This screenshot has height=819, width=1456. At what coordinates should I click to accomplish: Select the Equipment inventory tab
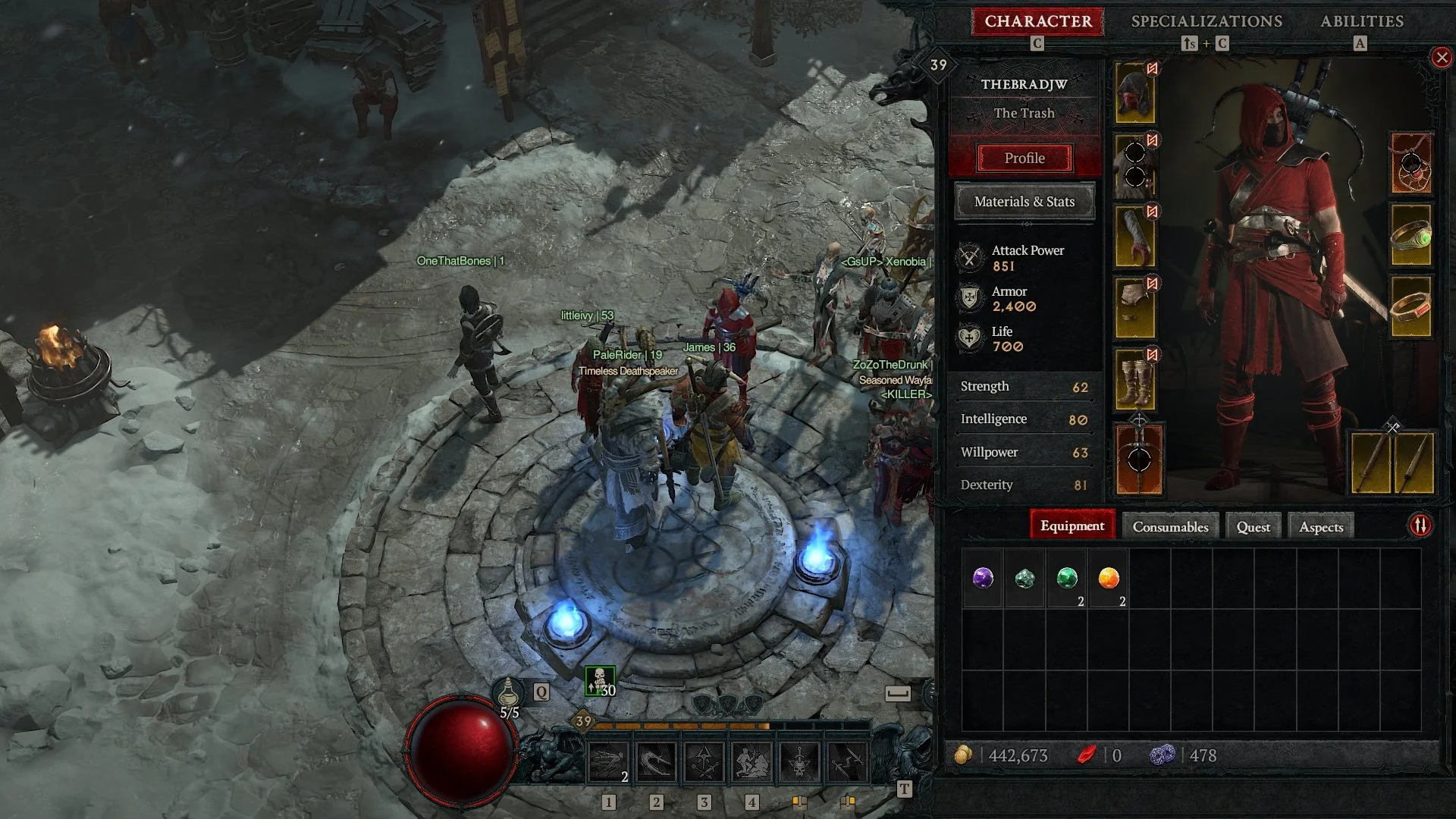click(x=1072, y=526)
